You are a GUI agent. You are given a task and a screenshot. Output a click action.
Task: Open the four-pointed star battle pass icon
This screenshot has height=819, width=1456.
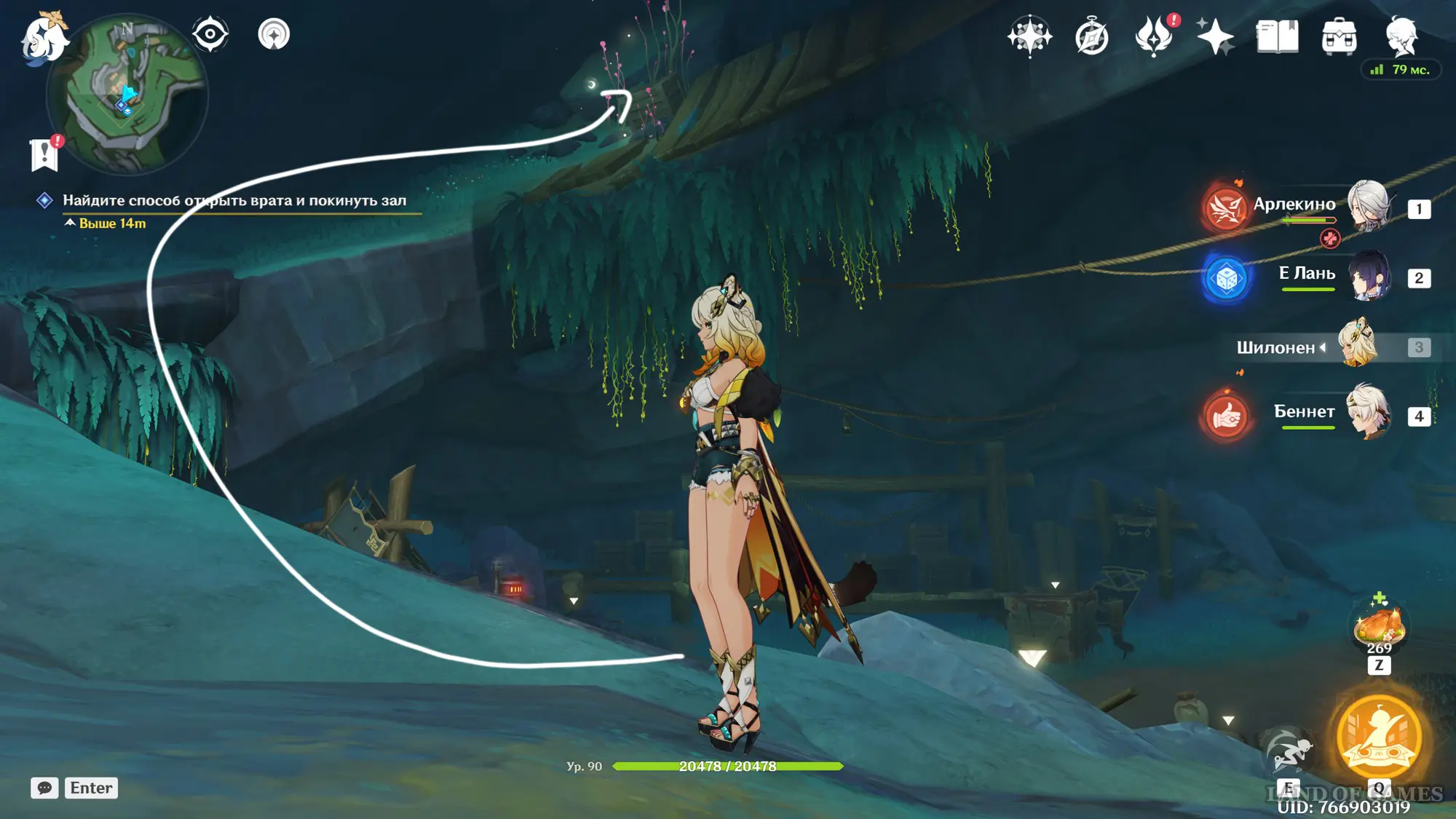[1215, 36]
